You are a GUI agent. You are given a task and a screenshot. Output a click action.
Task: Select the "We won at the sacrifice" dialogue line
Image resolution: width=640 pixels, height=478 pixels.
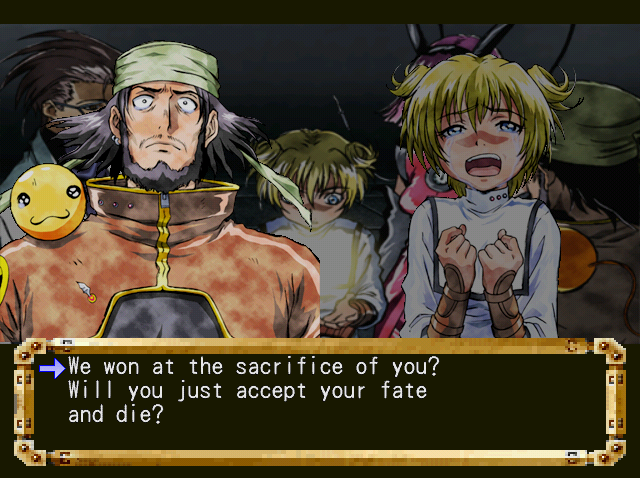tap(254, 367)
